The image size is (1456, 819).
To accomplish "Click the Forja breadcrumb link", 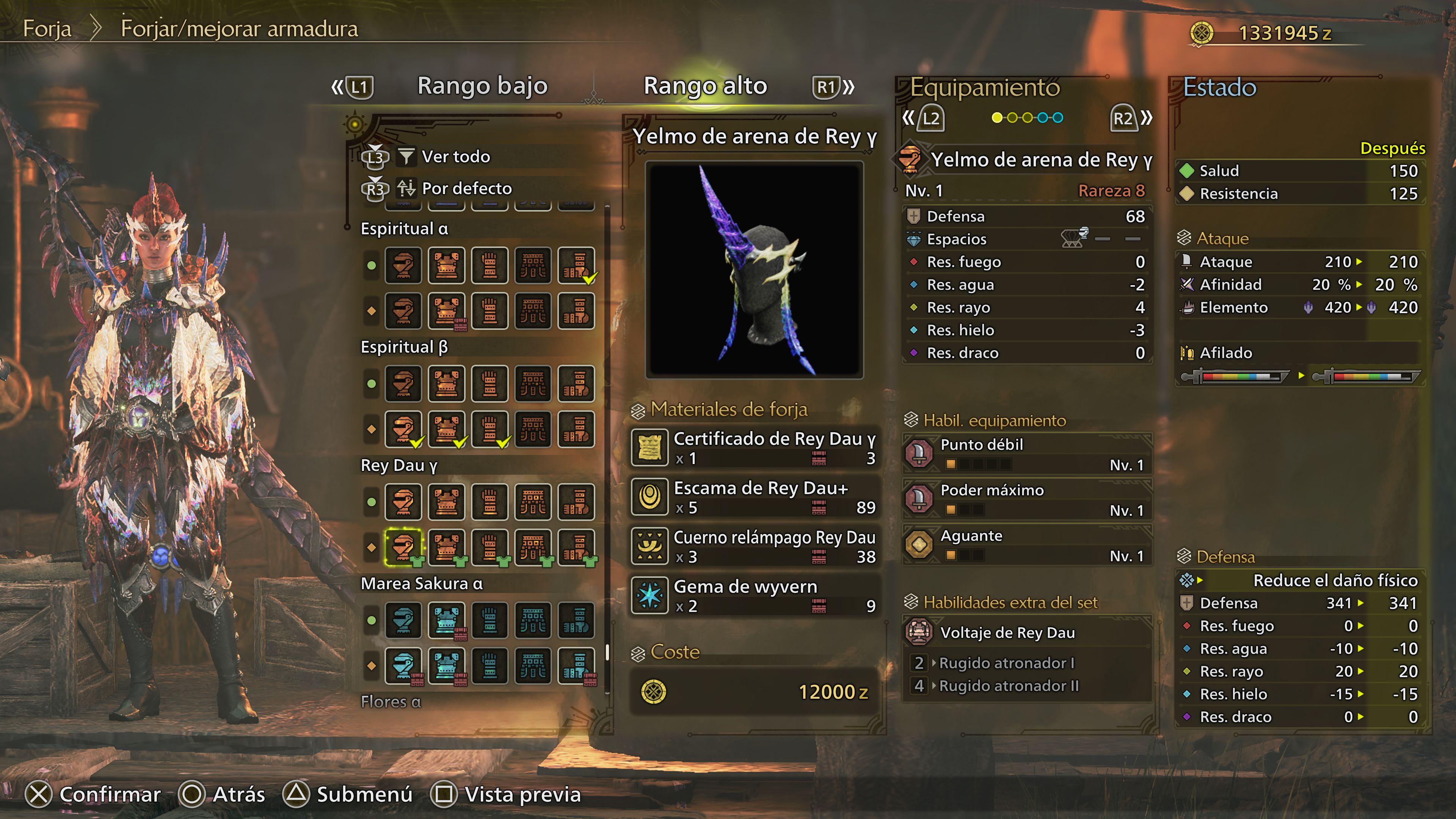I will coord(47,28).
